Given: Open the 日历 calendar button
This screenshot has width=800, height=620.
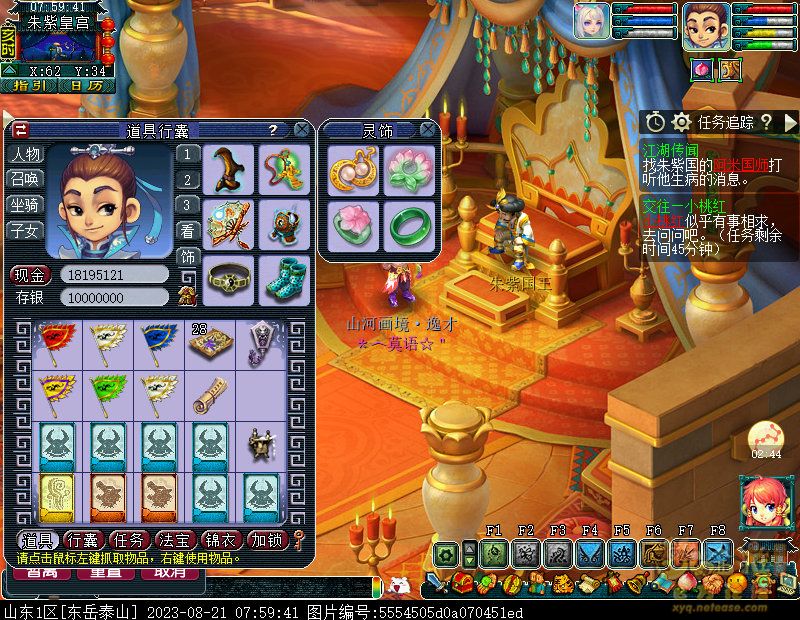Looking at the screenshot, I should tap(85, 86).
